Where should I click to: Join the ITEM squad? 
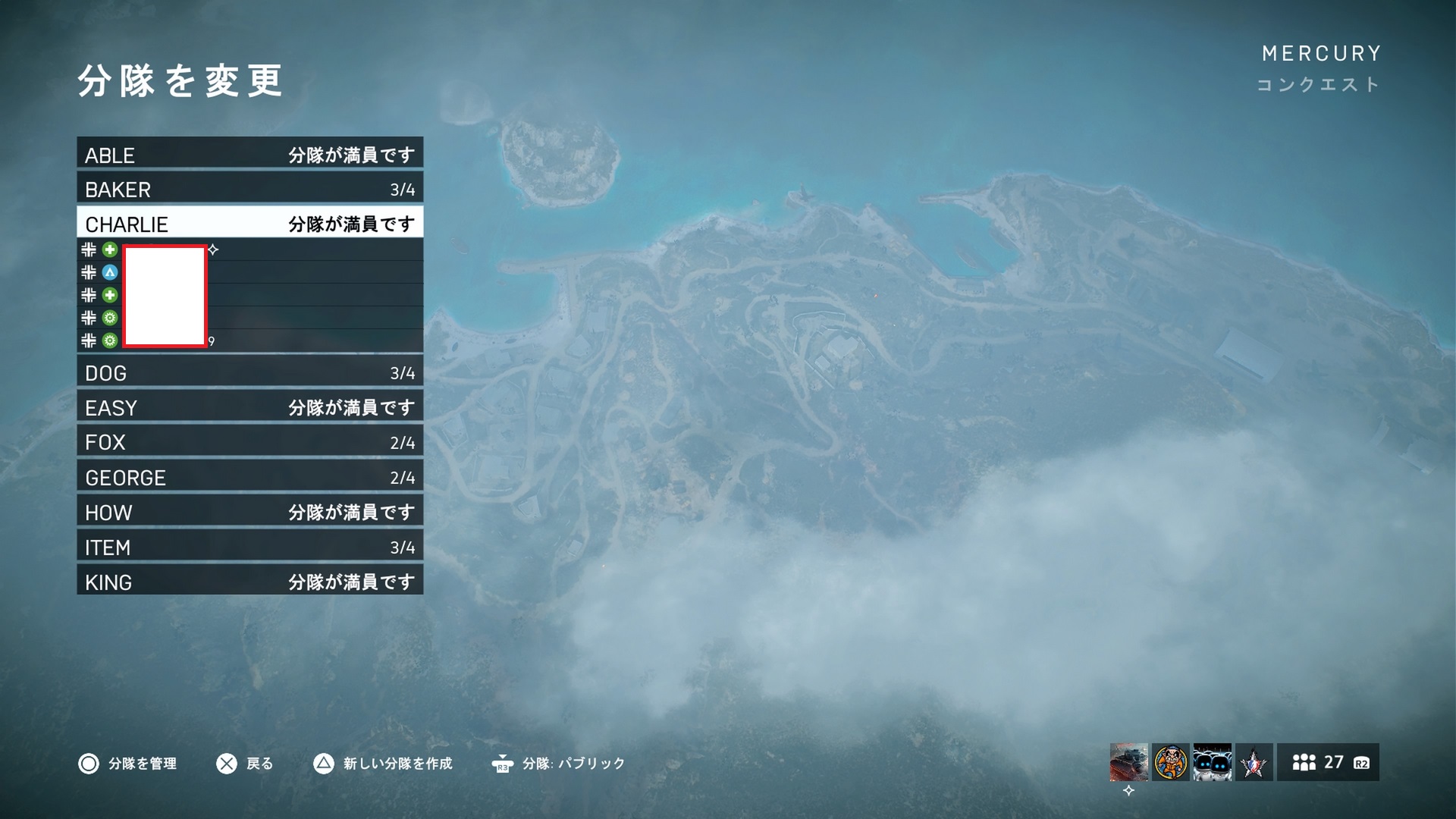[x=249, y=547]
